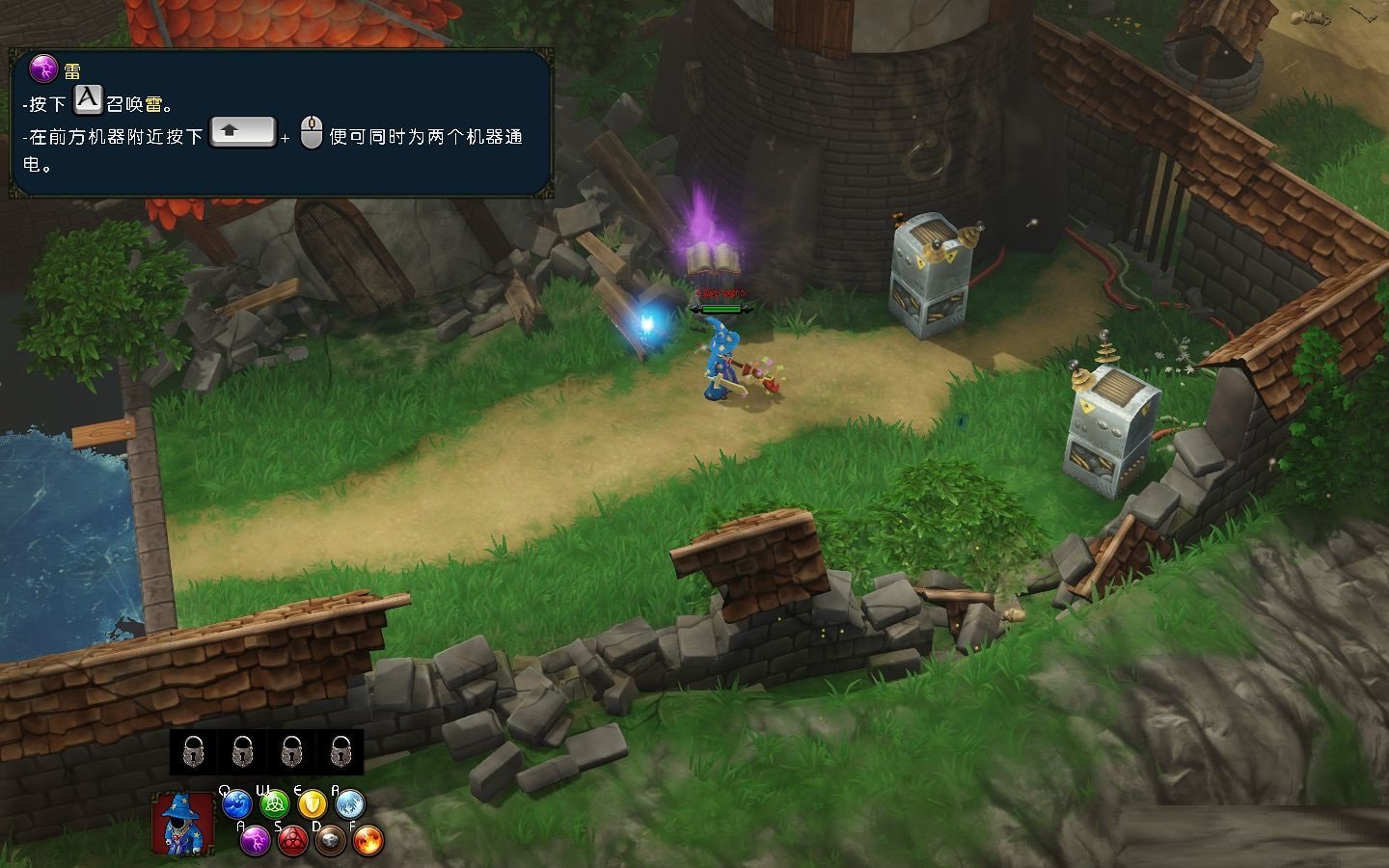Viewport: 1389px width, 868px height.
Task: Choose the green Life element orb
Action: coord(275,803)
